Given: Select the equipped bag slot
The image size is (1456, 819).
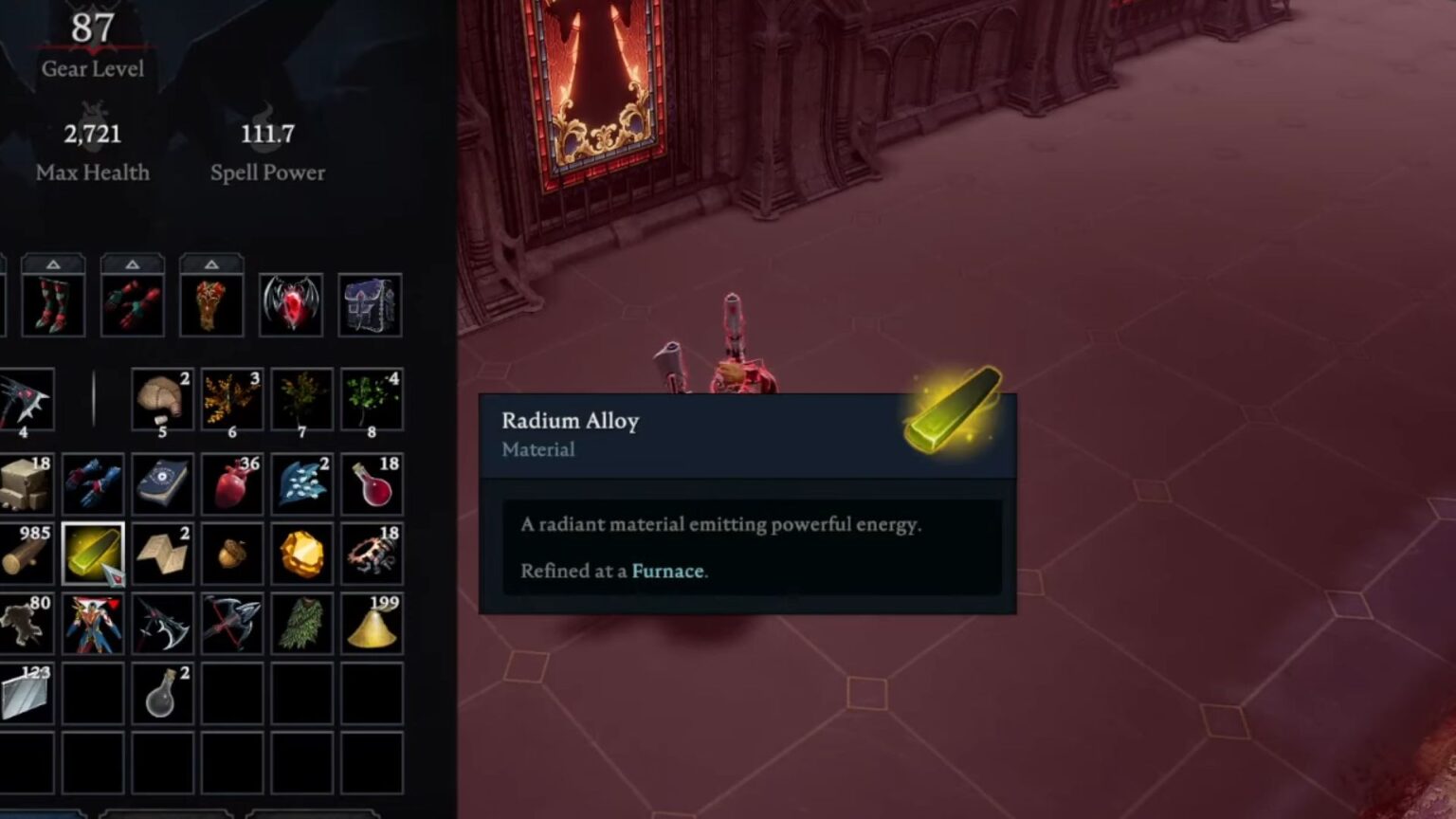Looking at the screenshot, I should [370, 303].
